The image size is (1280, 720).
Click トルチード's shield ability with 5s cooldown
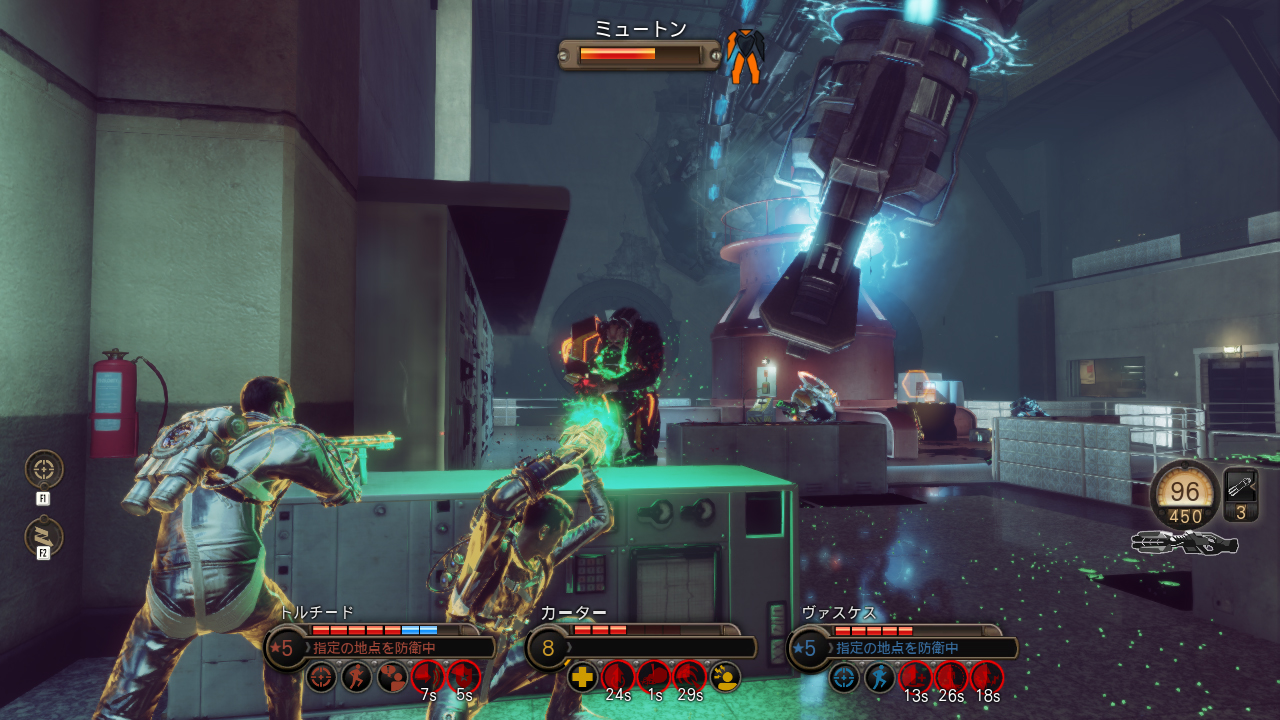pos(463,677)
